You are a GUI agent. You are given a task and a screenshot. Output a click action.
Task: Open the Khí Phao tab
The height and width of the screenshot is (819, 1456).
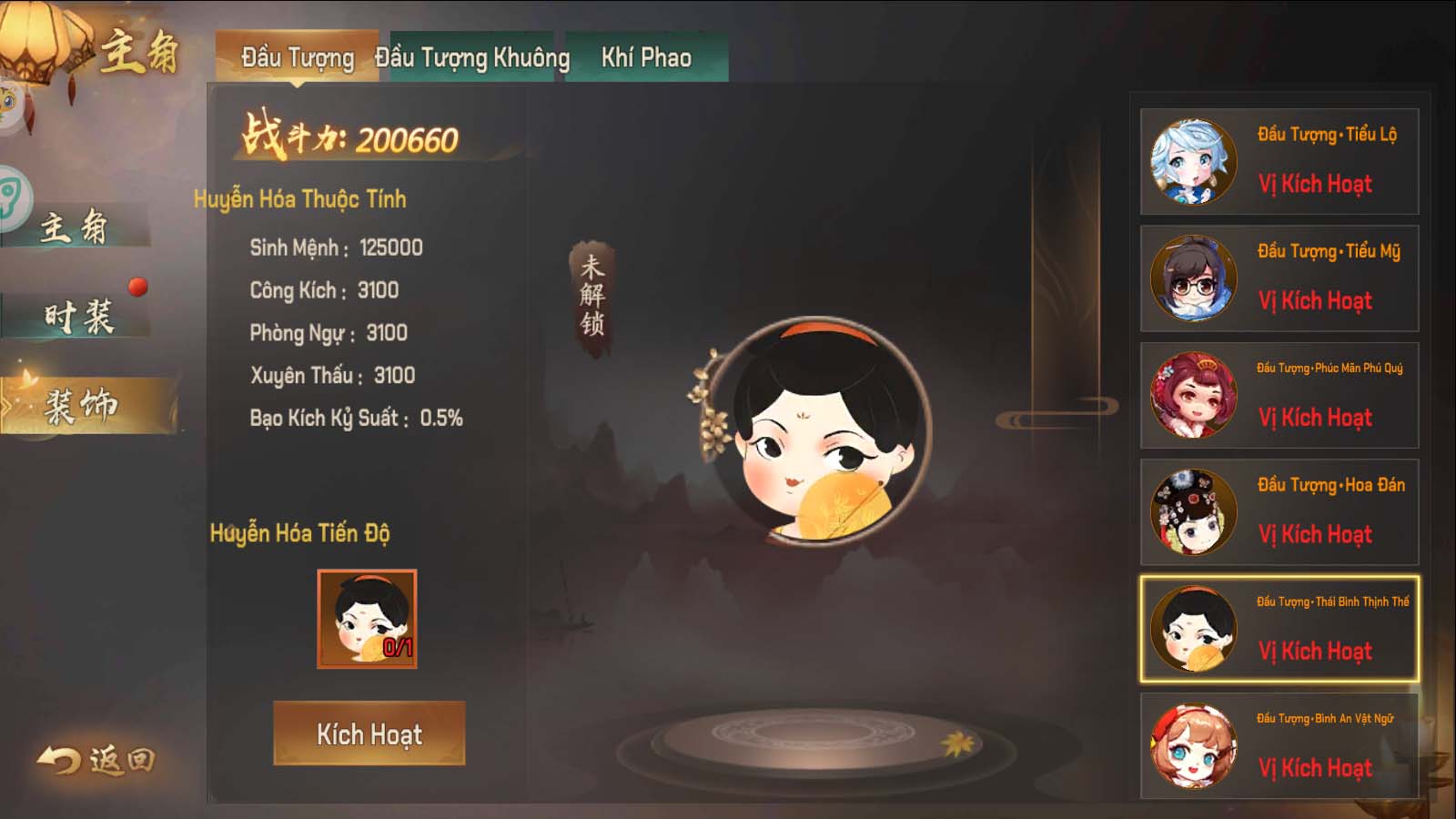(x=648, y=57)
